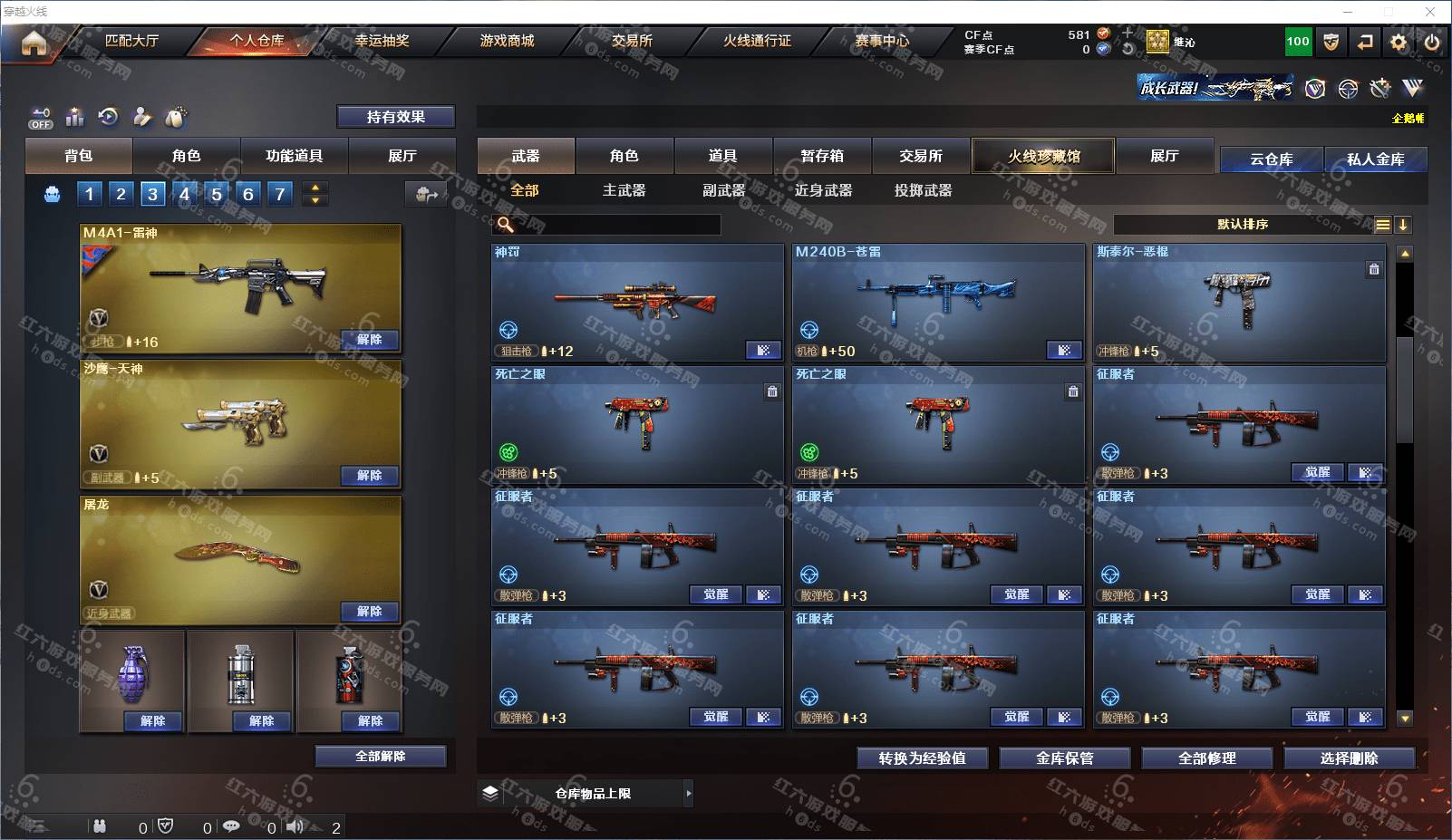The image size is (1452, 840).
Task: Open the 幸运抽奖 lucky draw menu
Action: pyautogui.click(x=382, y=41)
